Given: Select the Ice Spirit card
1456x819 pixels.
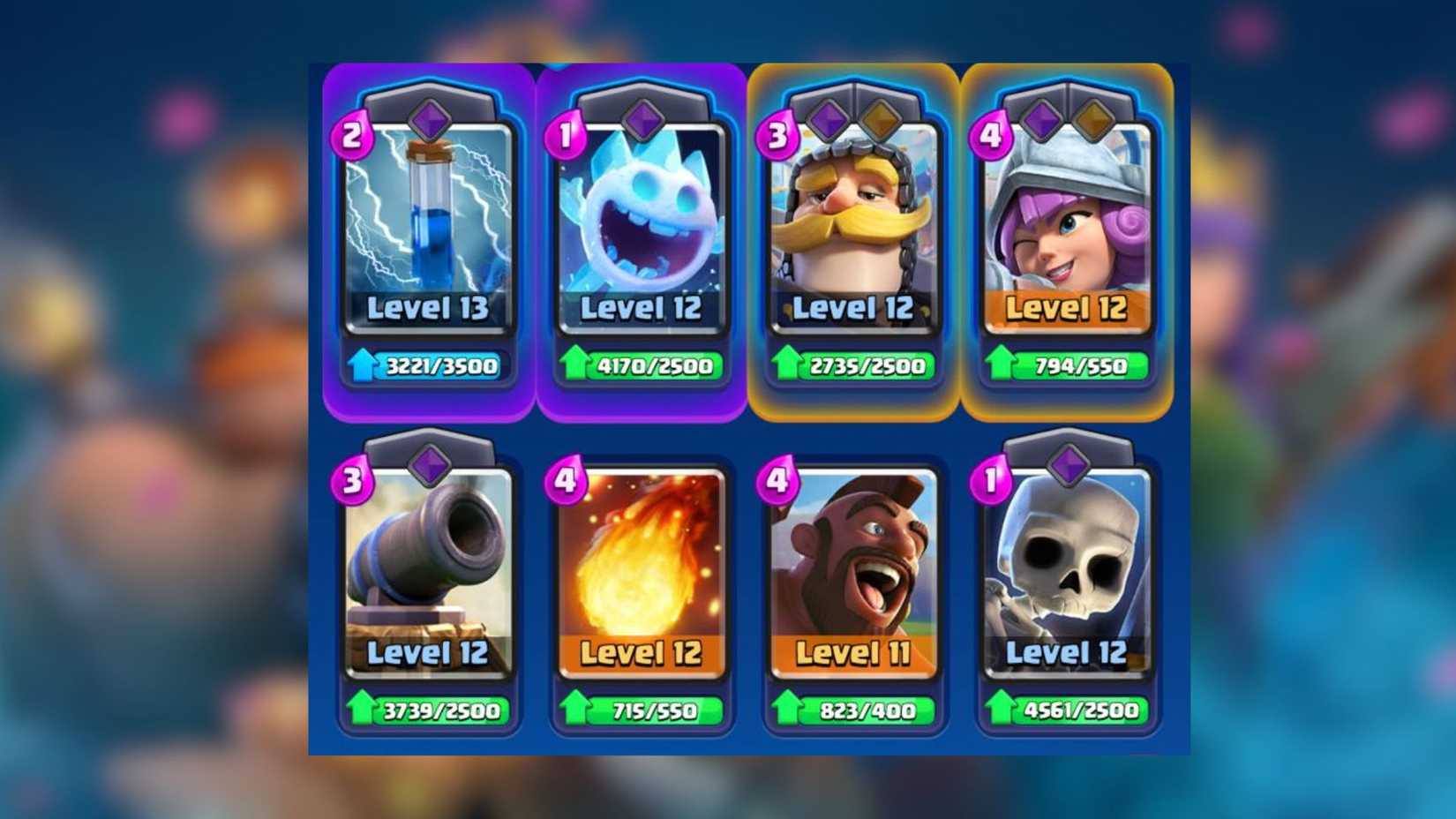Looking at the screenshot, I should (x=642, y=221).
